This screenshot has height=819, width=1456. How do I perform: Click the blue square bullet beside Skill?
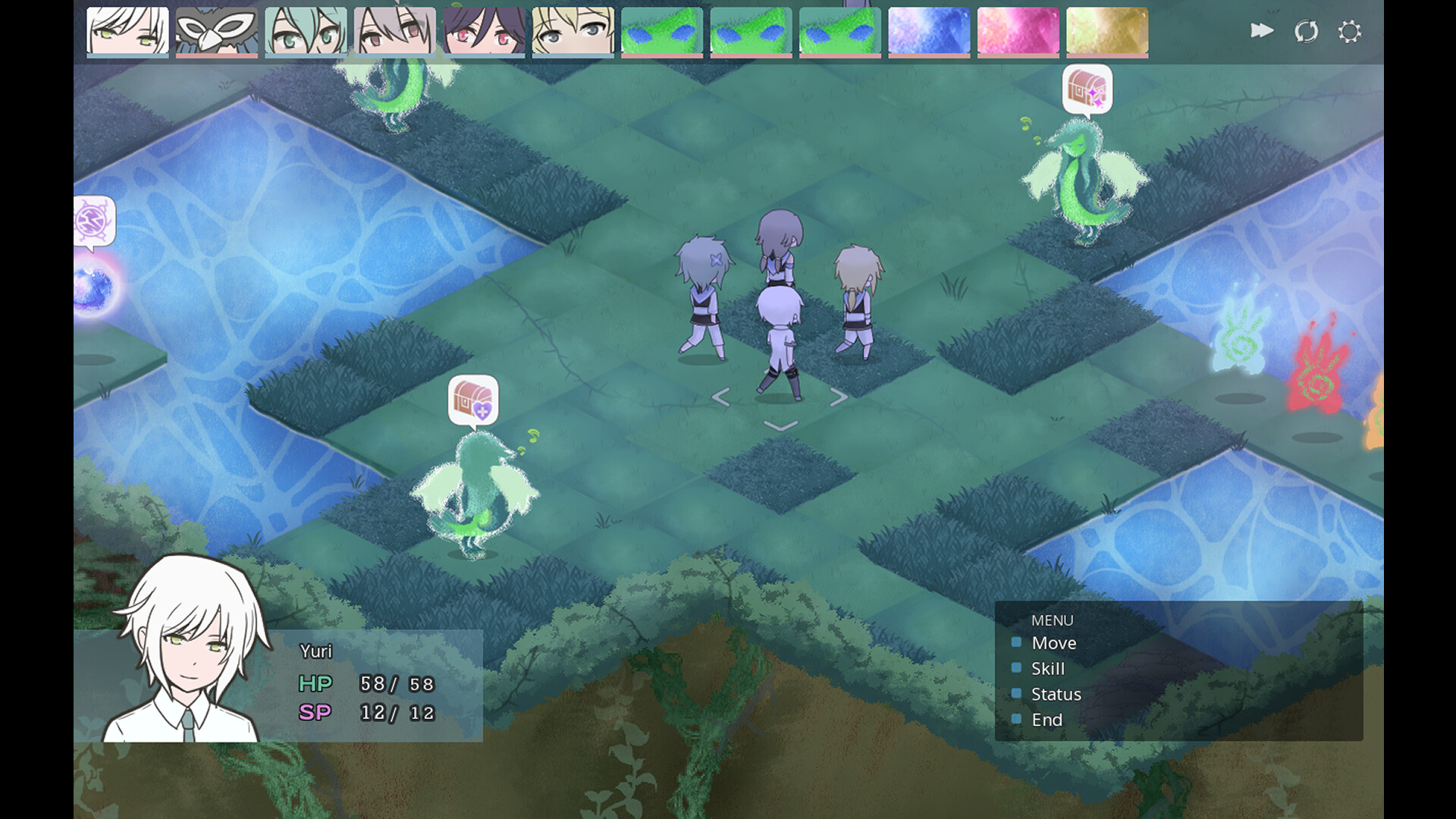(1016, 669)
